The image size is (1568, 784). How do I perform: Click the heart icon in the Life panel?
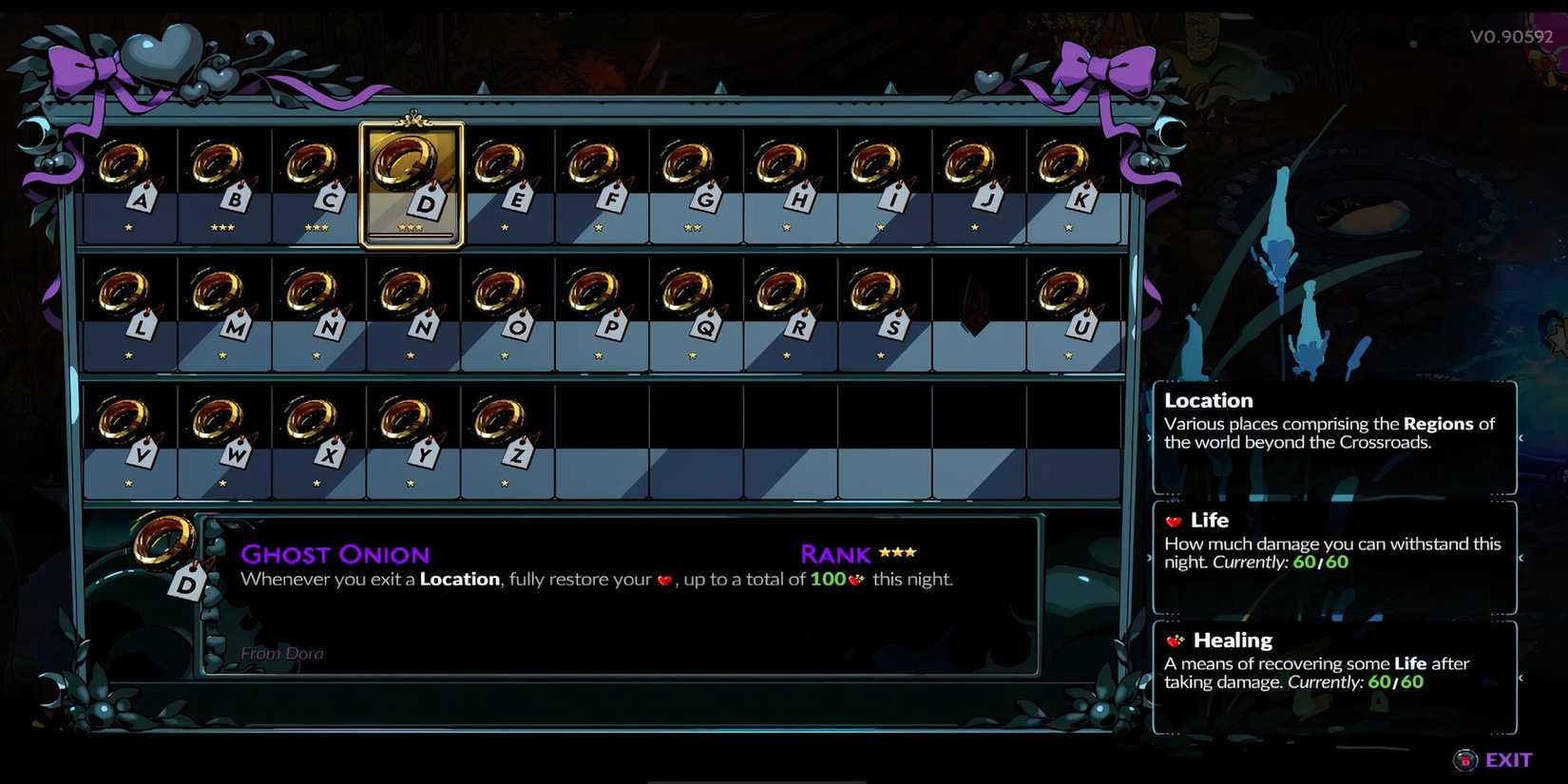(x=1175, y=521)
